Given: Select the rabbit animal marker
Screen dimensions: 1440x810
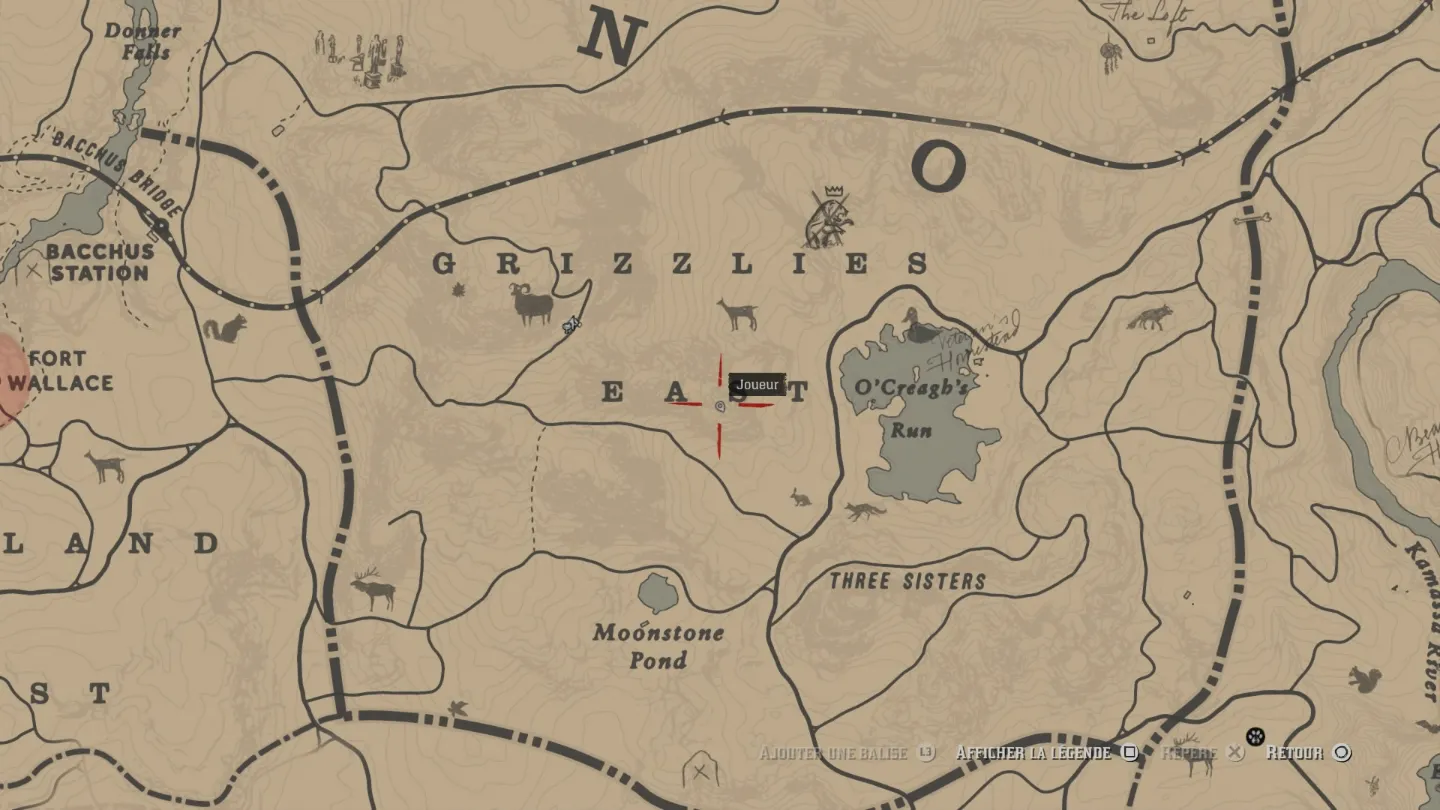Looking at the screenshot, I should (x=800, y=496).
